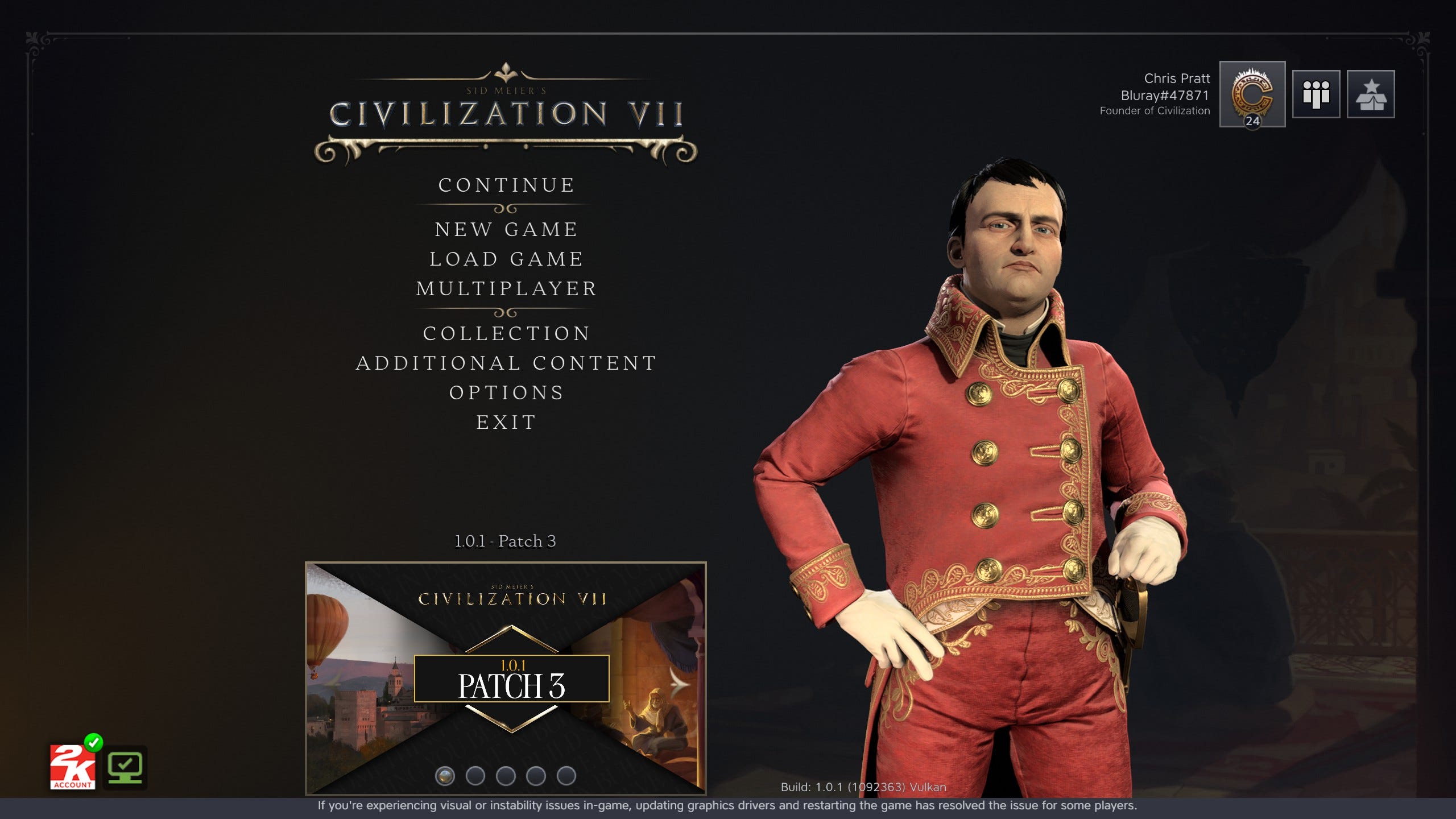Select Additional Content

[506, 363]
